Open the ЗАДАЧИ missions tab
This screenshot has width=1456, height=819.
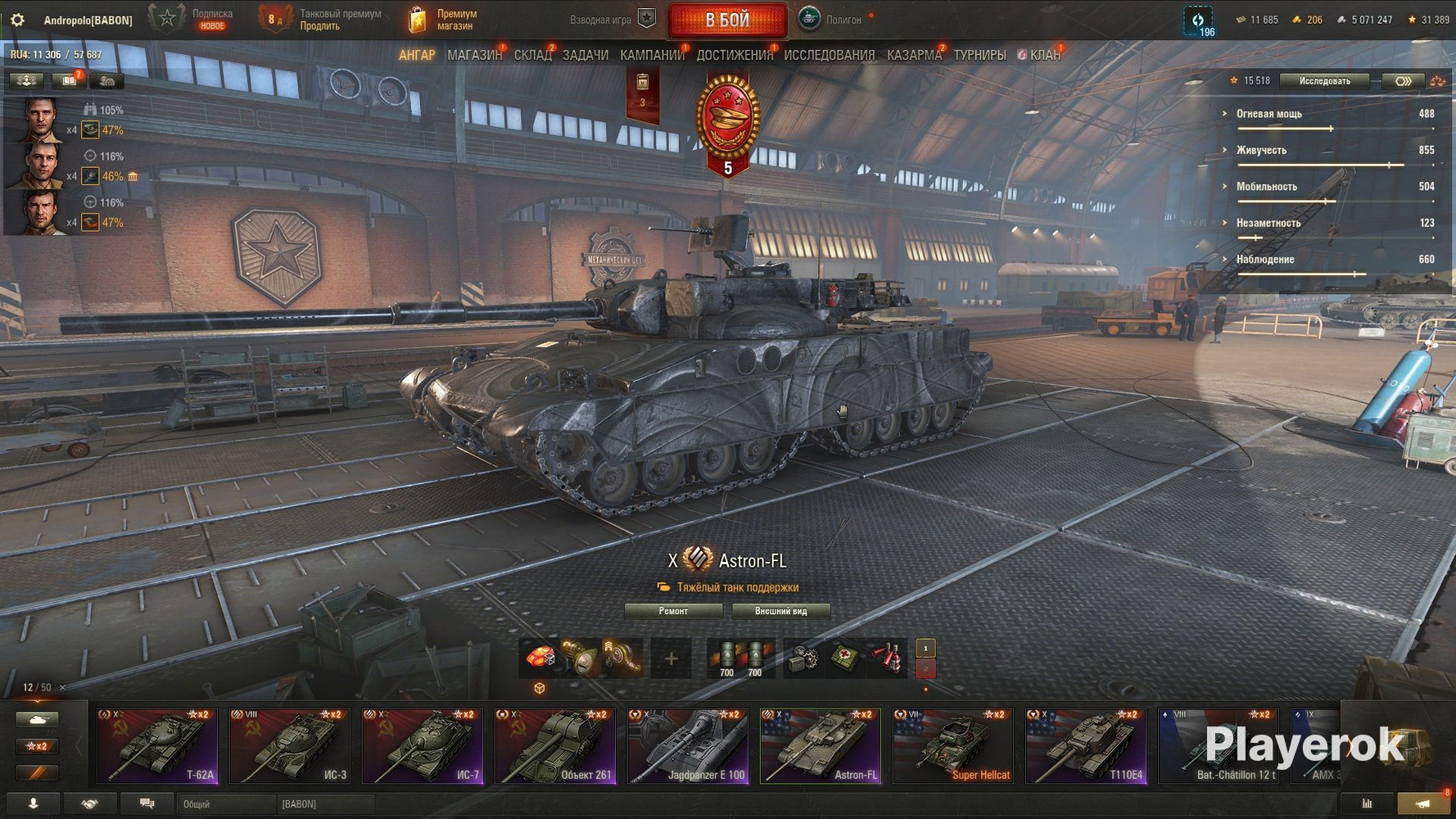click(x=585, y=55)
